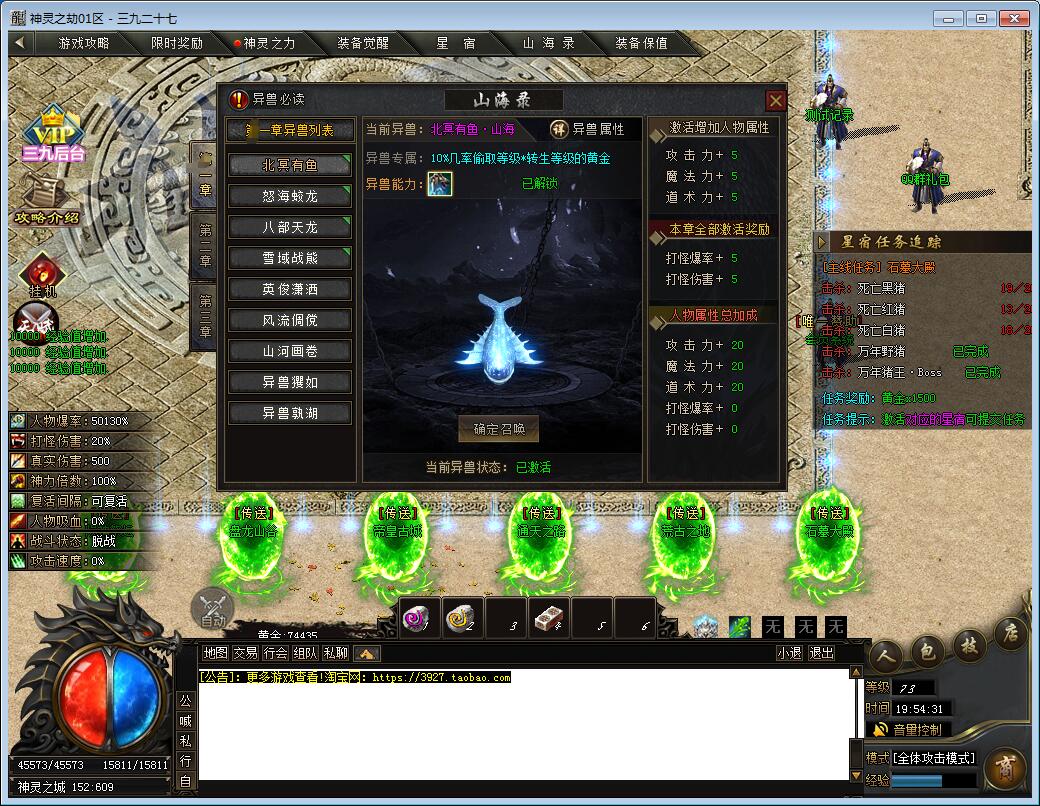Select the 雪域战熊 entry
This screenshot has height=806, width=1040.
(x=290, y=258)
